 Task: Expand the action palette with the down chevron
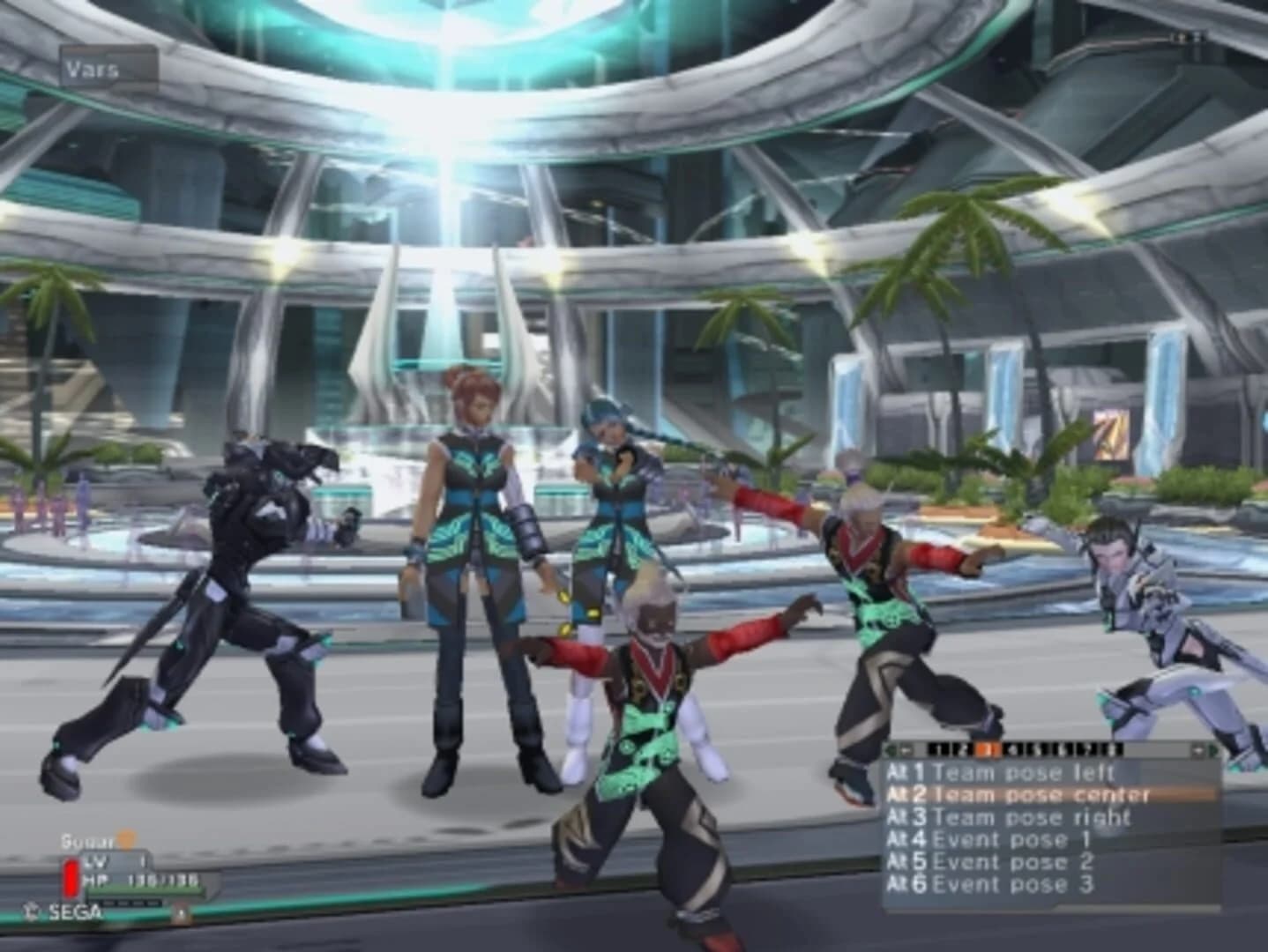pos(1198,750)
